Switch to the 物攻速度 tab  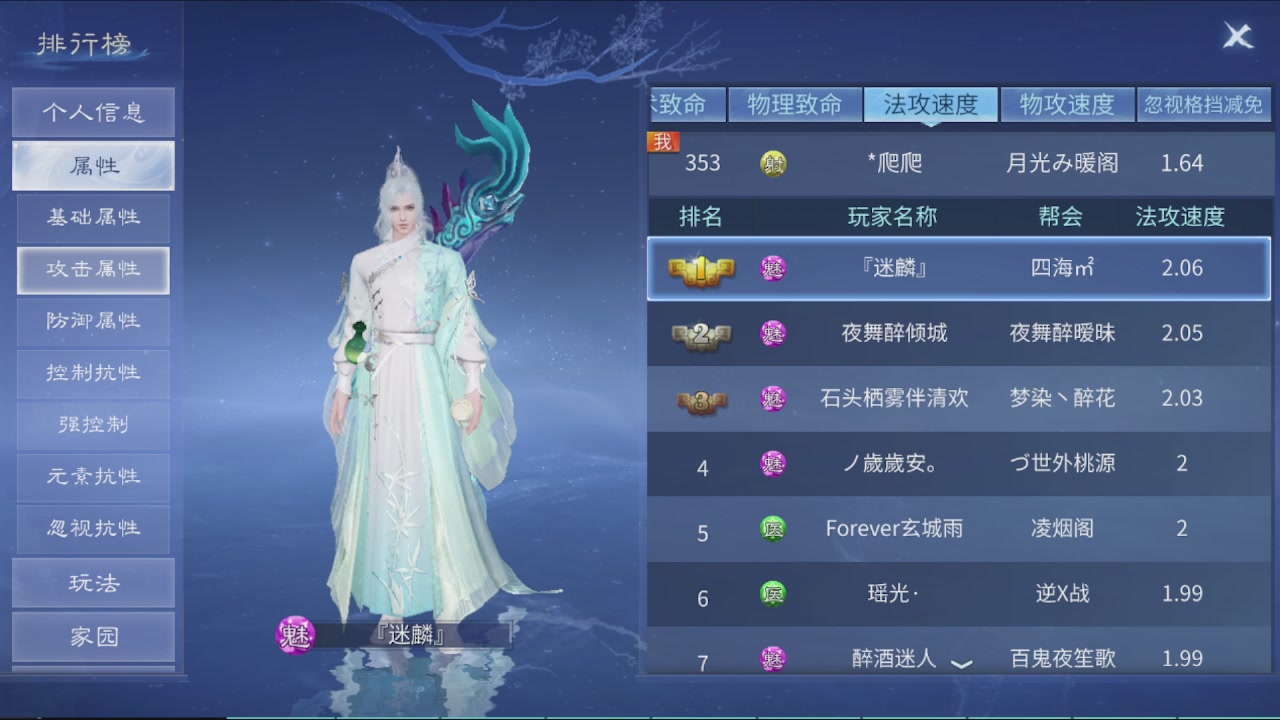coord(1068,104)
